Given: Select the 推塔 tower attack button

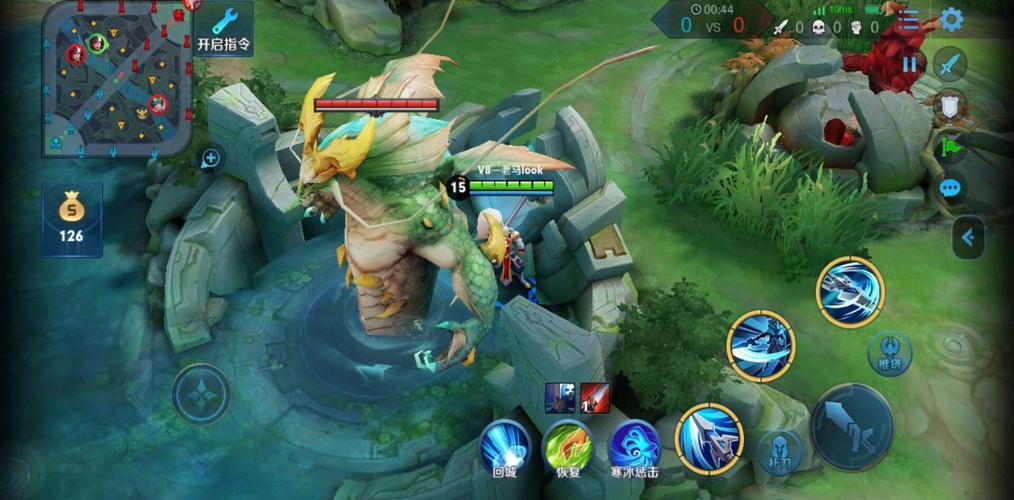Looking at the screenshot, I should coord(889,351).
